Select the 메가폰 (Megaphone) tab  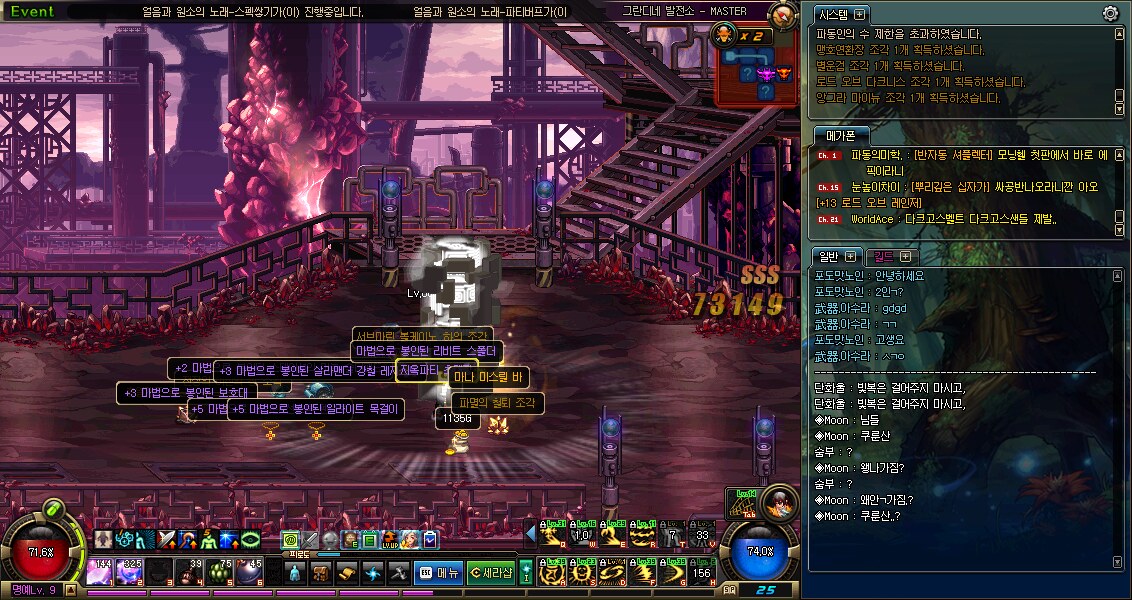click(840, 136)
